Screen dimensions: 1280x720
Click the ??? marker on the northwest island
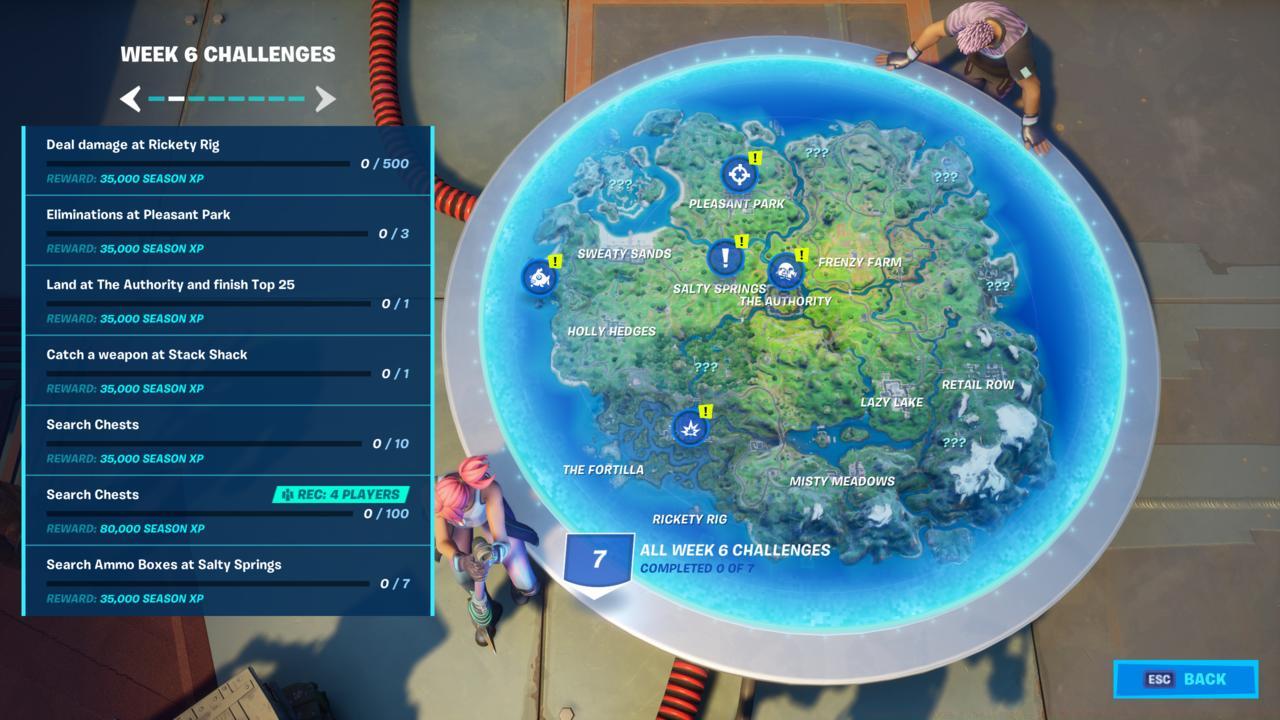coord(619,183)
